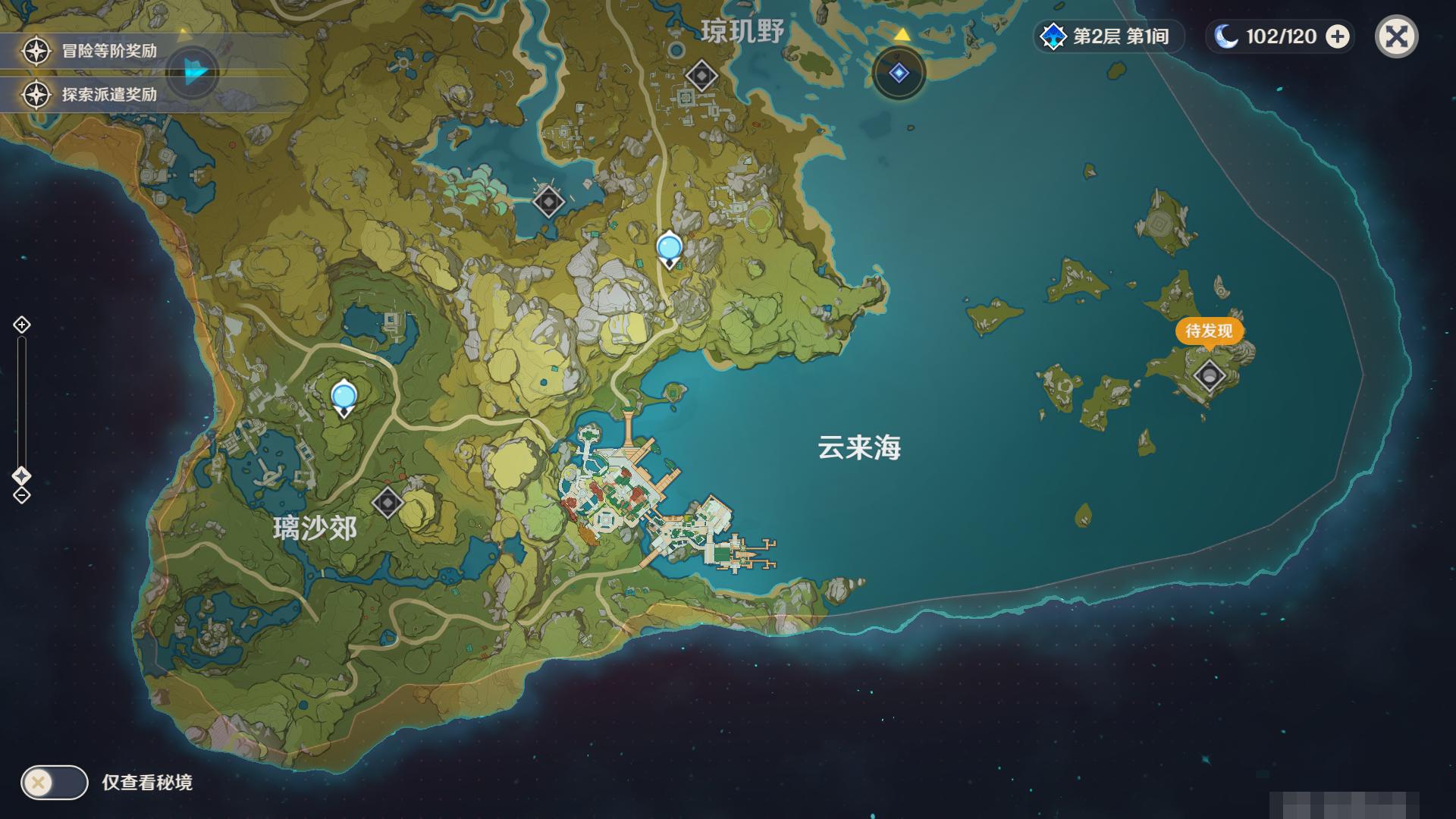Select the blue pin marker north of the harbor
Image resolution: width=1456 pixels, height=819 pixels.
tap(669, 247)
